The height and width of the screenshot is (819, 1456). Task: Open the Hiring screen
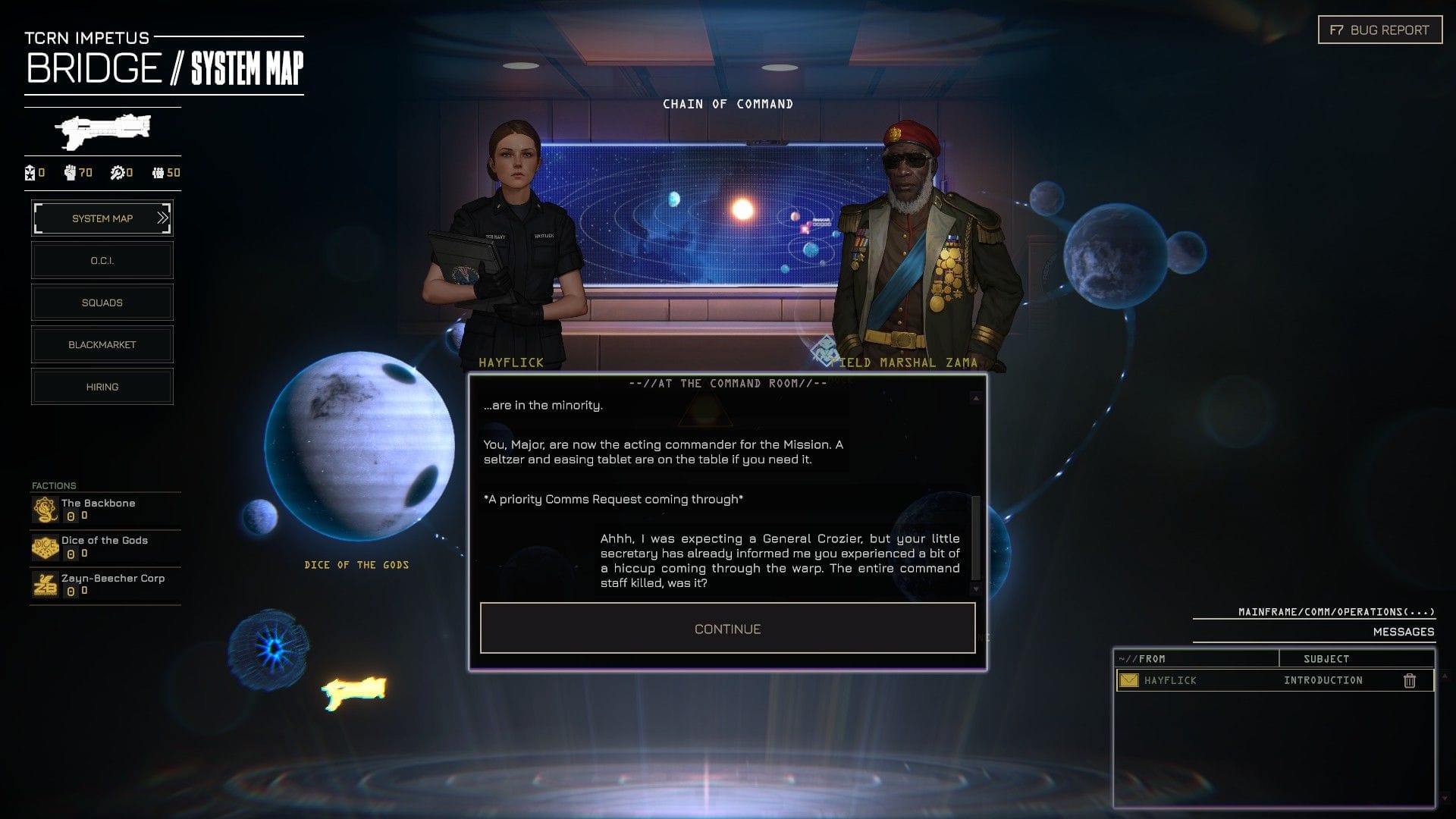tap(102, 386)
